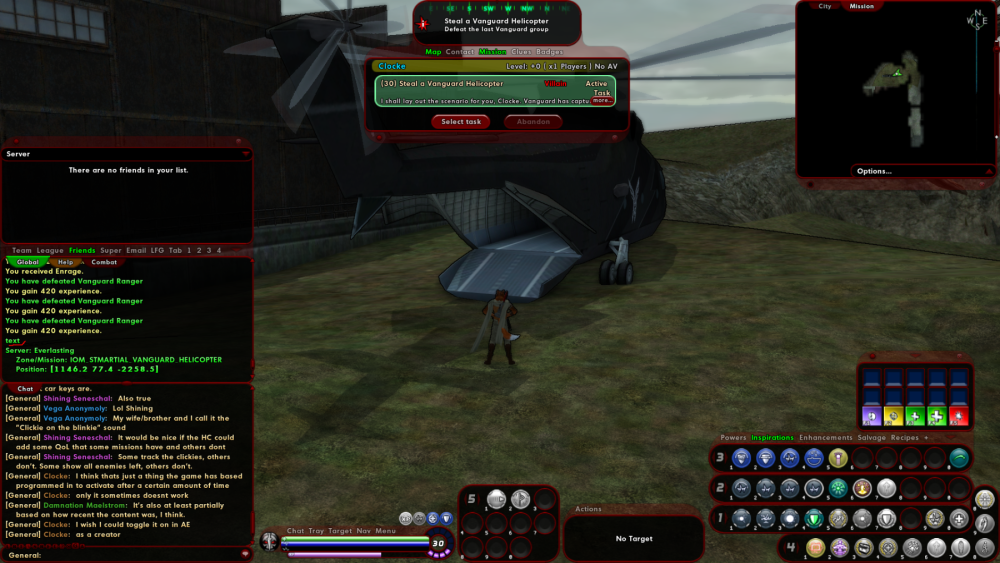Open the Email tab
Image resolution: width=1000 pixels, height=563 pixels.
(x=136, y=250)
